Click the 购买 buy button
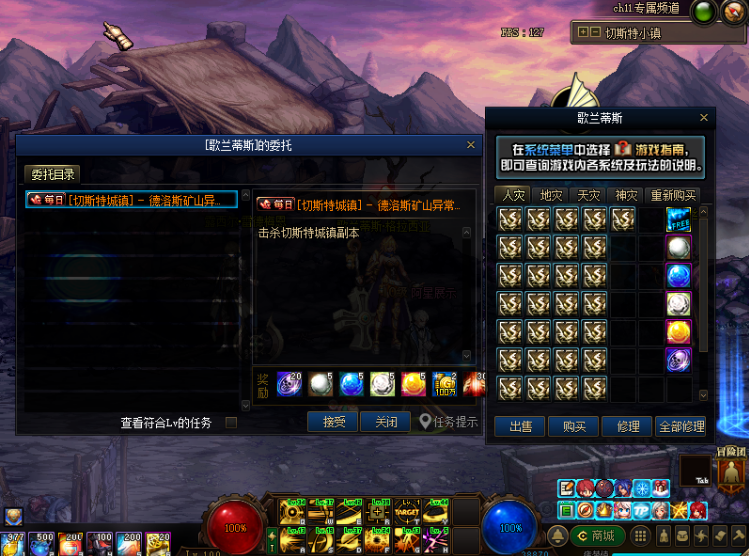 (574, 426)
